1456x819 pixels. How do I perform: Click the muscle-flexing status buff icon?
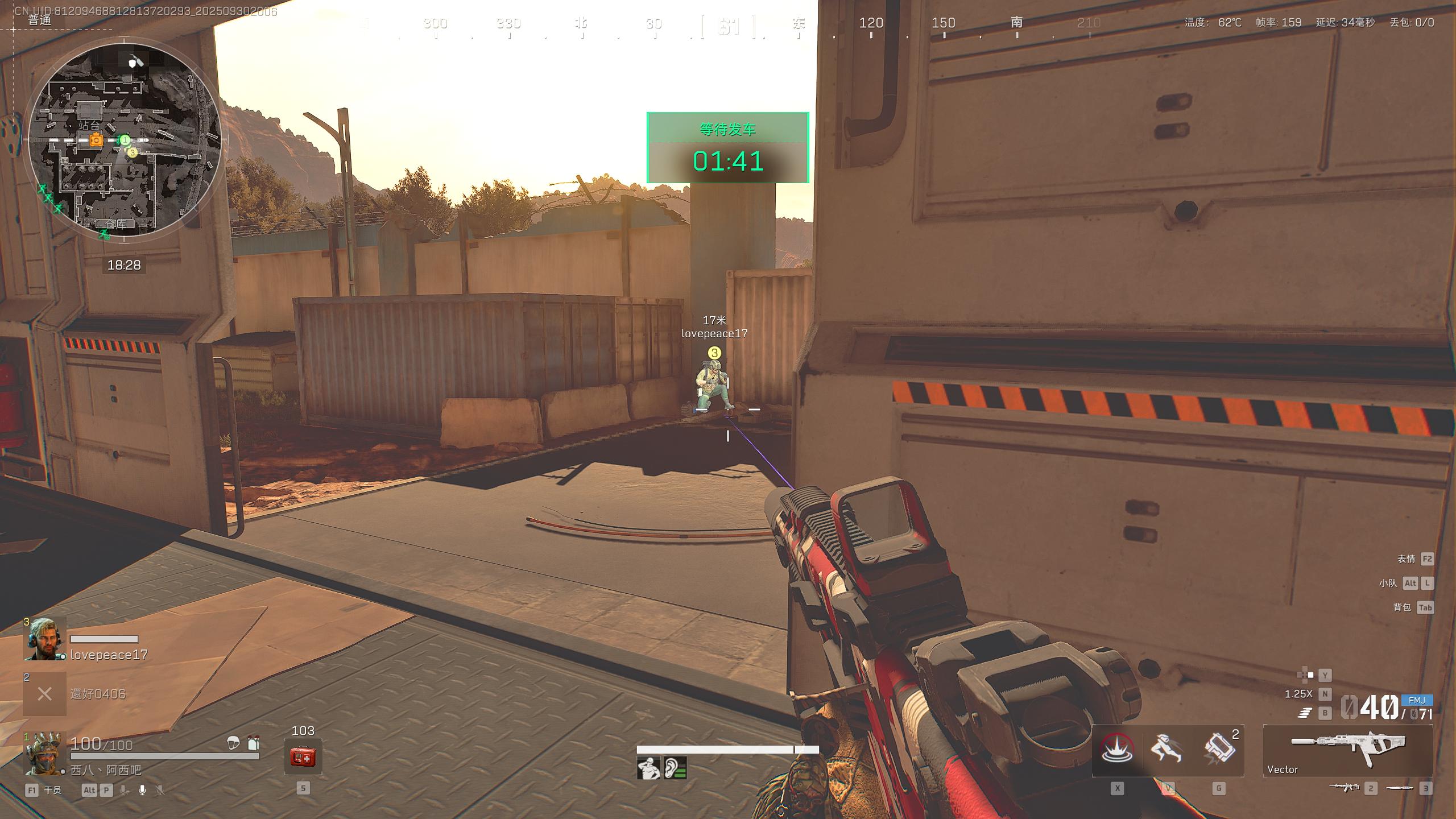648,768
